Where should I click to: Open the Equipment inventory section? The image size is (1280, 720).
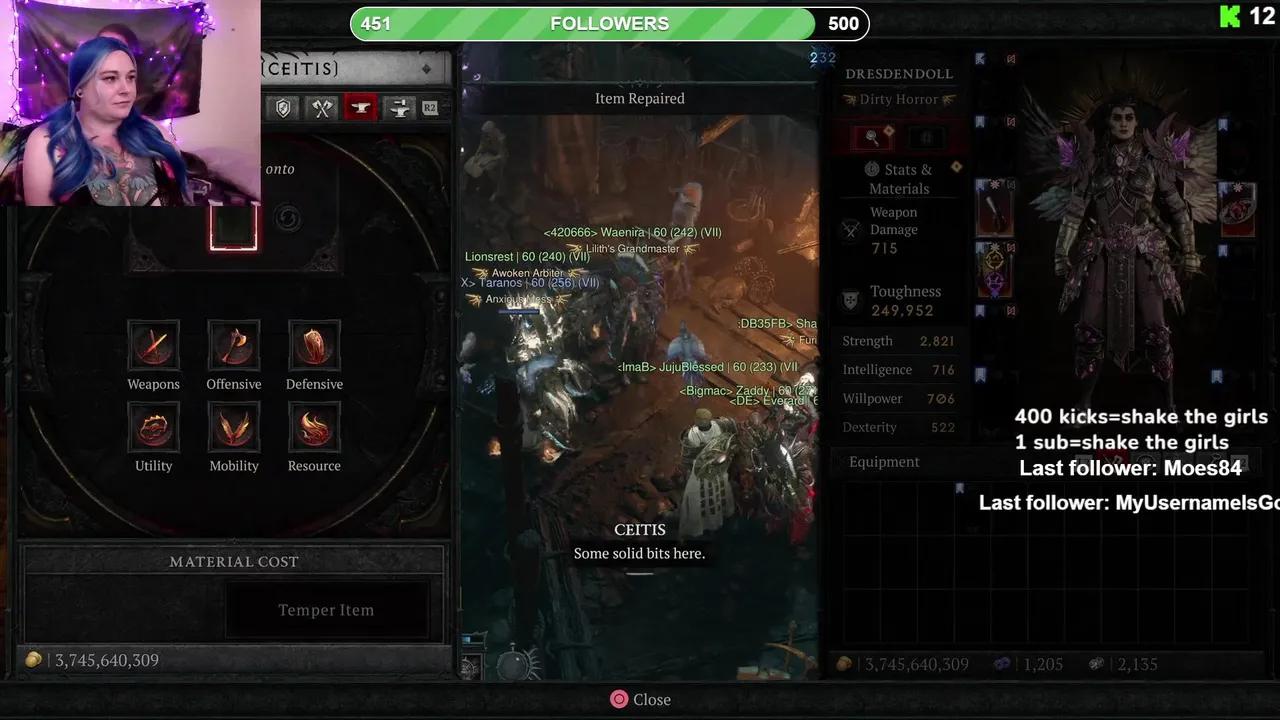tap(884, 462)
